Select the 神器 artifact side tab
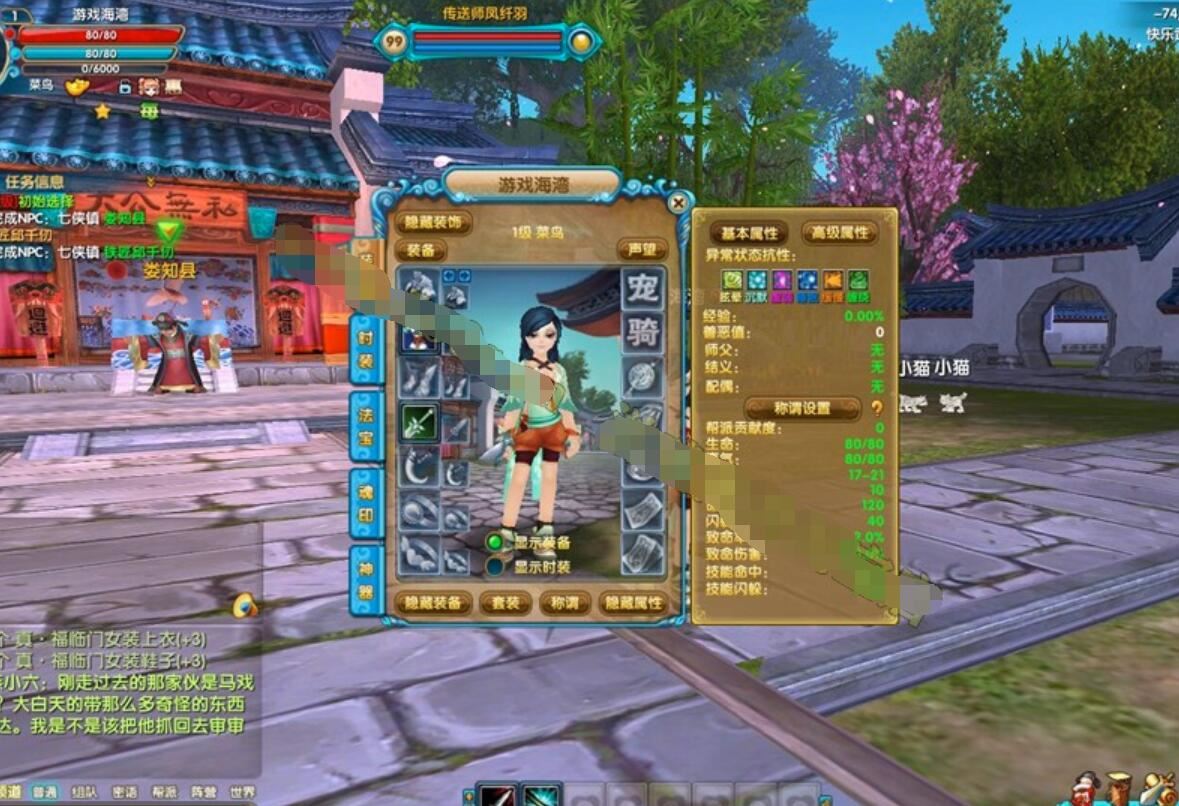This screenshot has height=806, width=1179. click(367, 580)
